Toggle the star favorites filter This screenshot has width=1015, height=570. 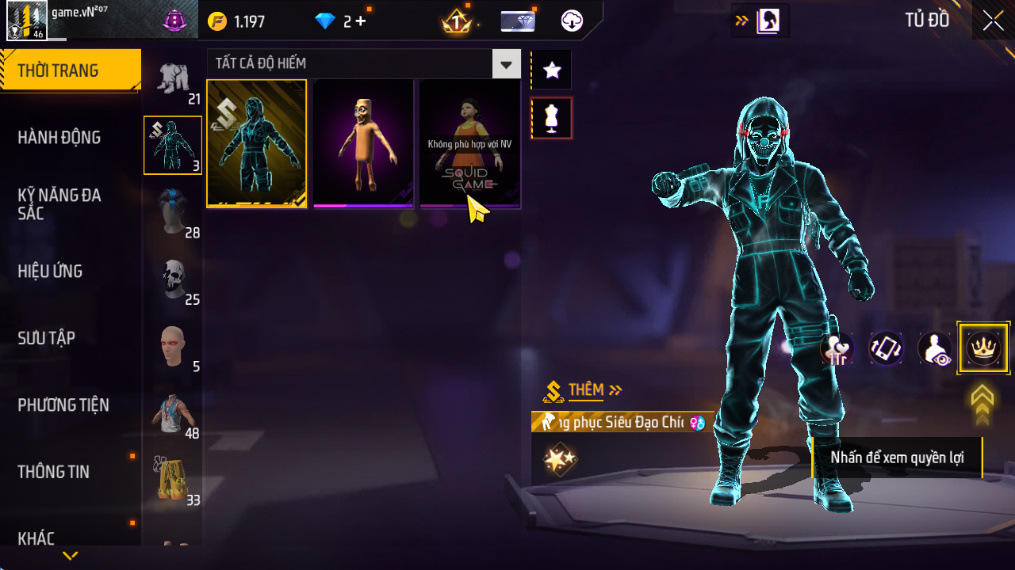point(551,69)
